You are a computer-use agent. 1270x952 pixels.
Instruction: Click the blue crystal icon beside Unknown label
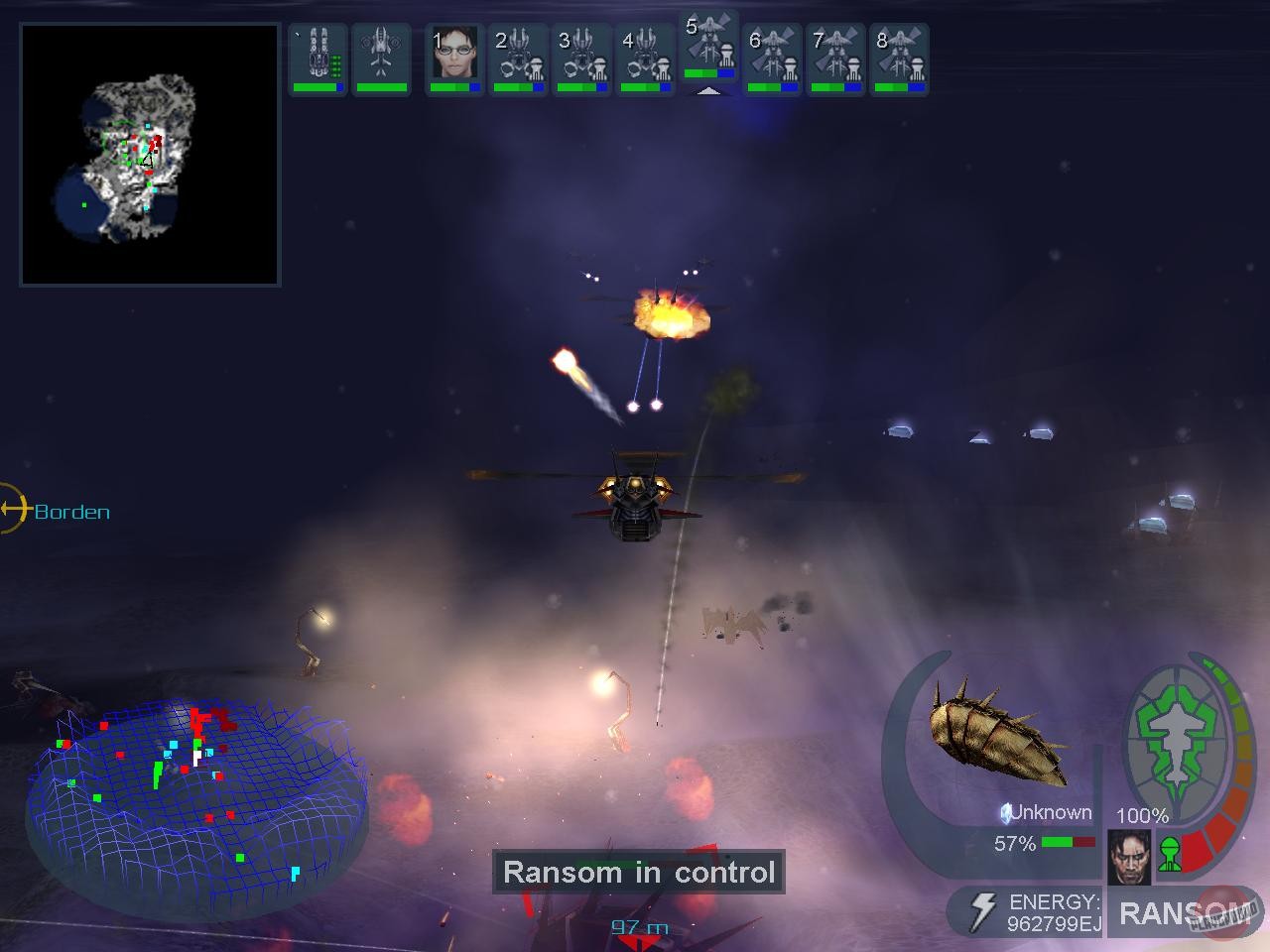[x=1005, y=812]
